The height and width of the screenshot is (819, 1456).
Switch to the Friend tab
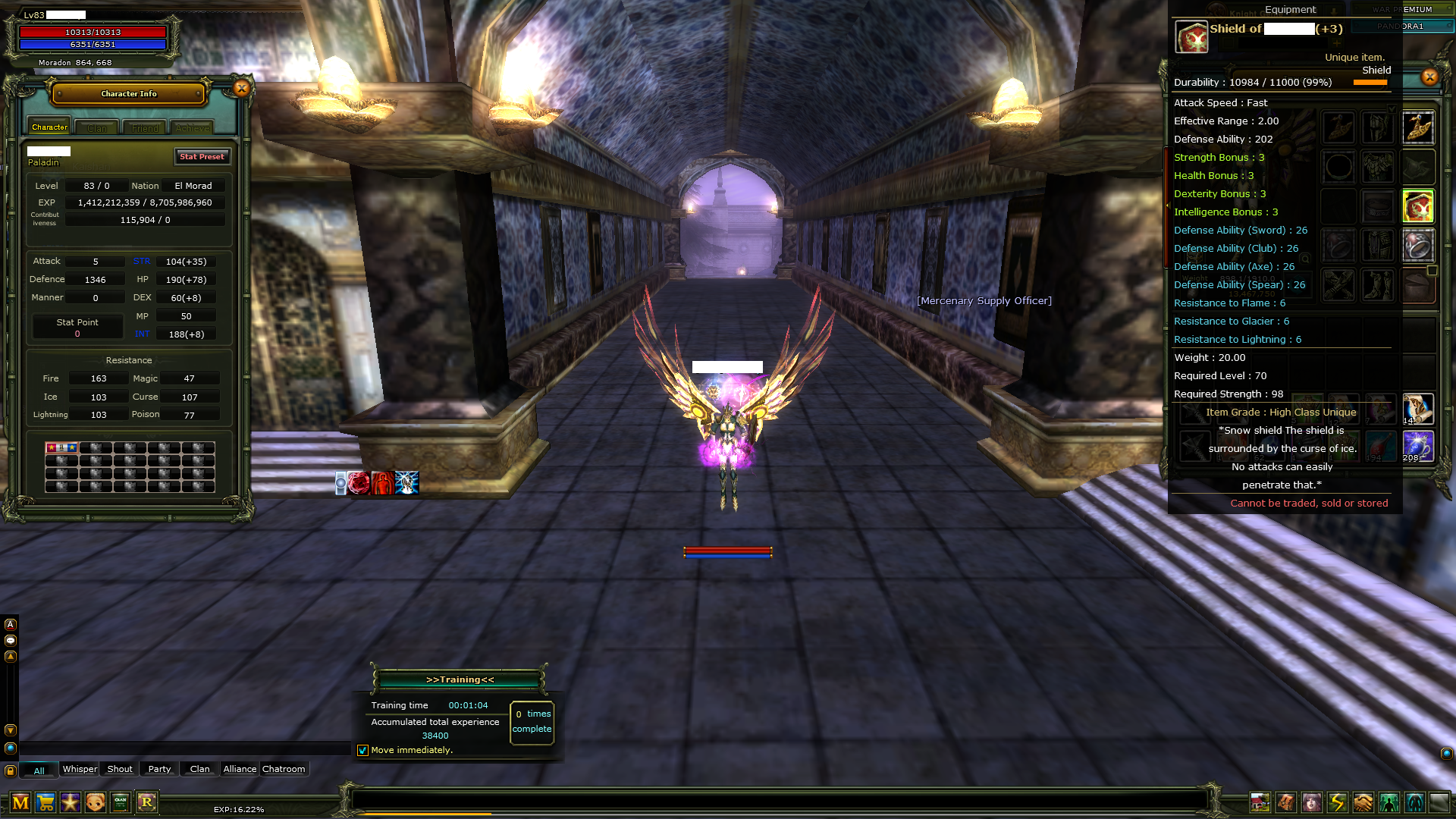pyautogui.click(x=144, y=127)
